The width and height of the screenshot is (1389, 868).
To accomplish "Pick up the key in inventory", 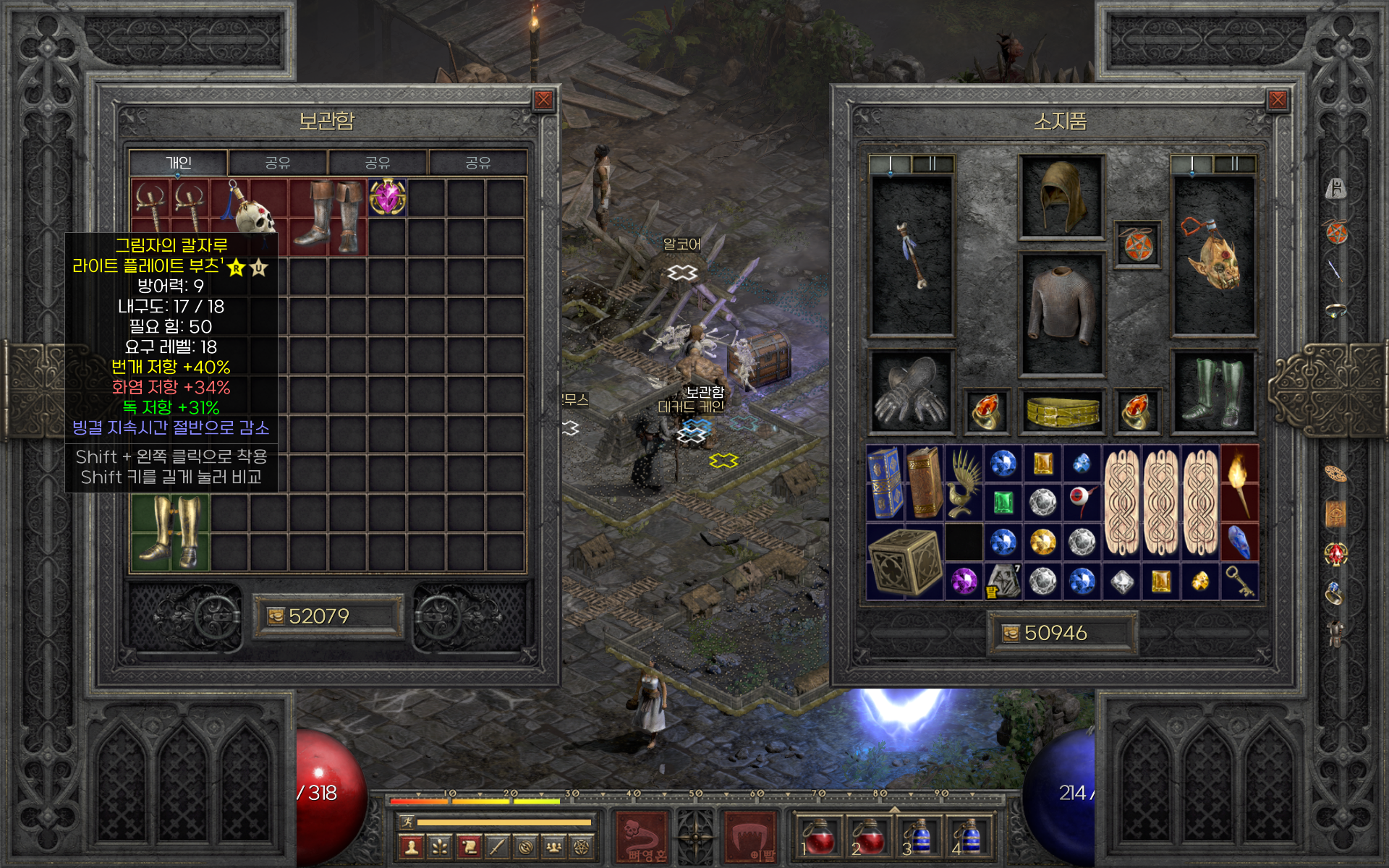I will tap(1239, 581).
